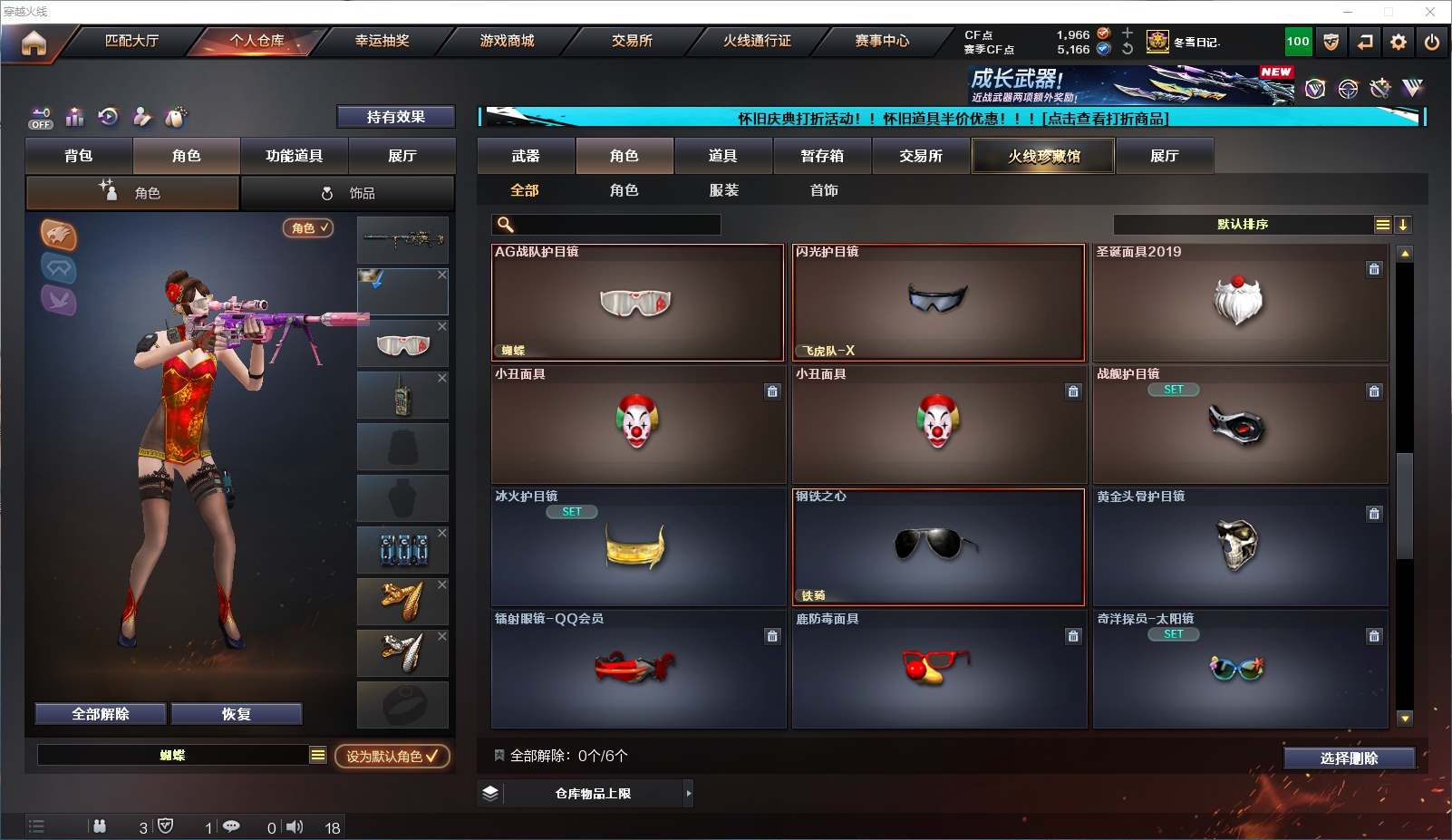1452x840 pixels.
Task: Open settings with the gear icon
Action: coord(1399,42)
